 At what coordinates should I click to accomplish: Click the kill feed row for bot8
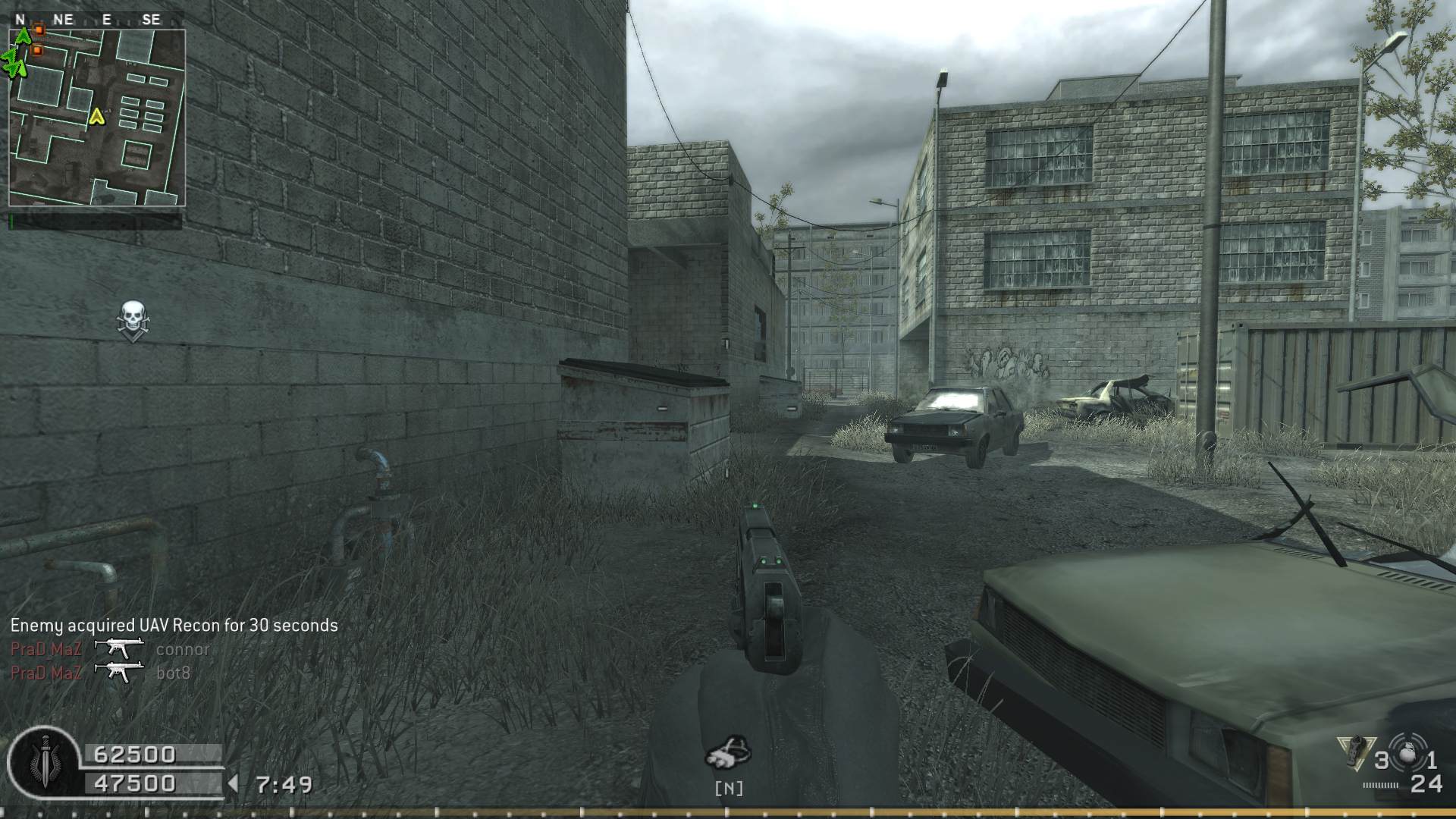point(101,673)
